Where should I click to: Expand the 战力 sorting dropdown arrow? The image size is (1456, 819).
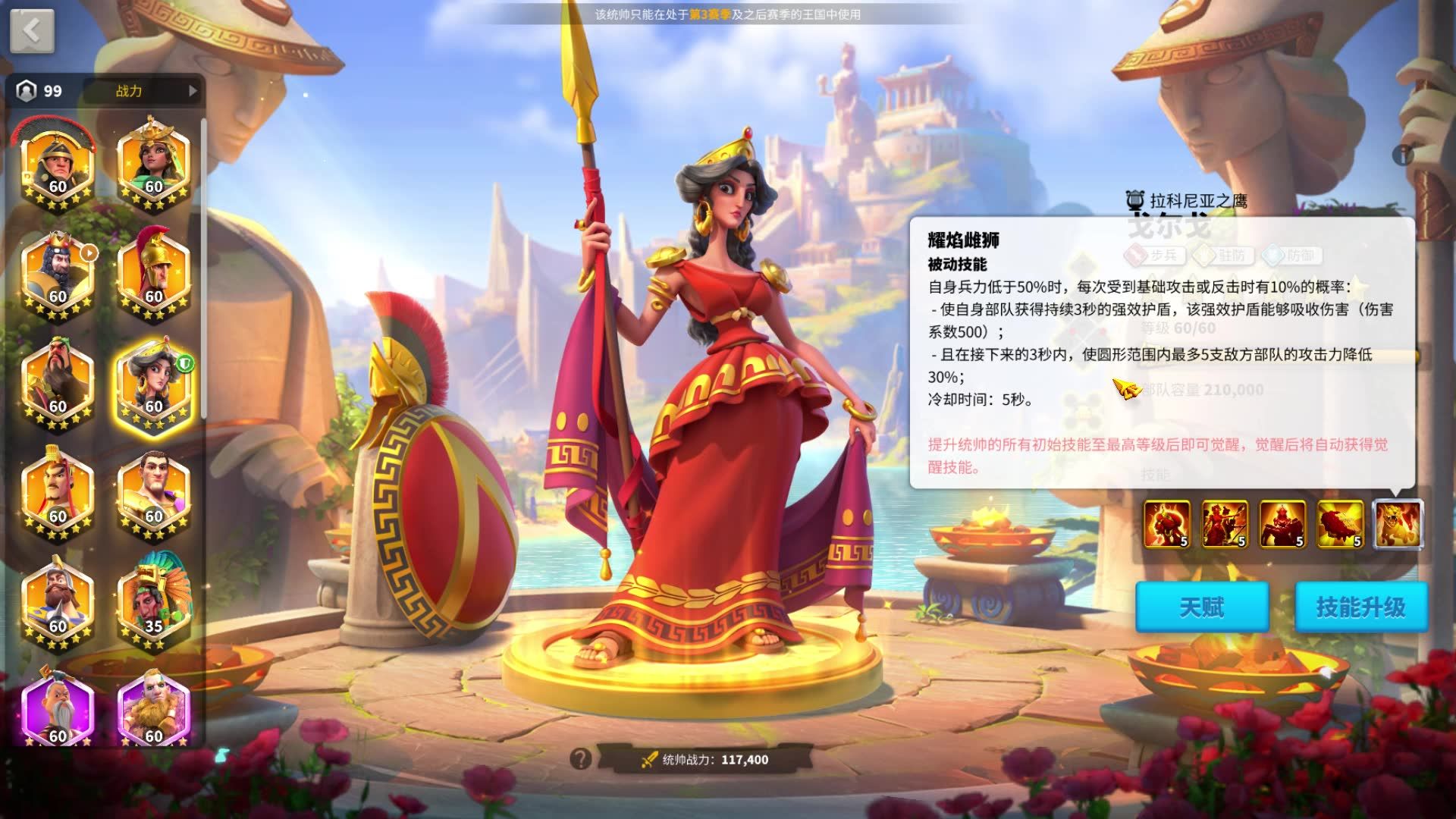193,92
